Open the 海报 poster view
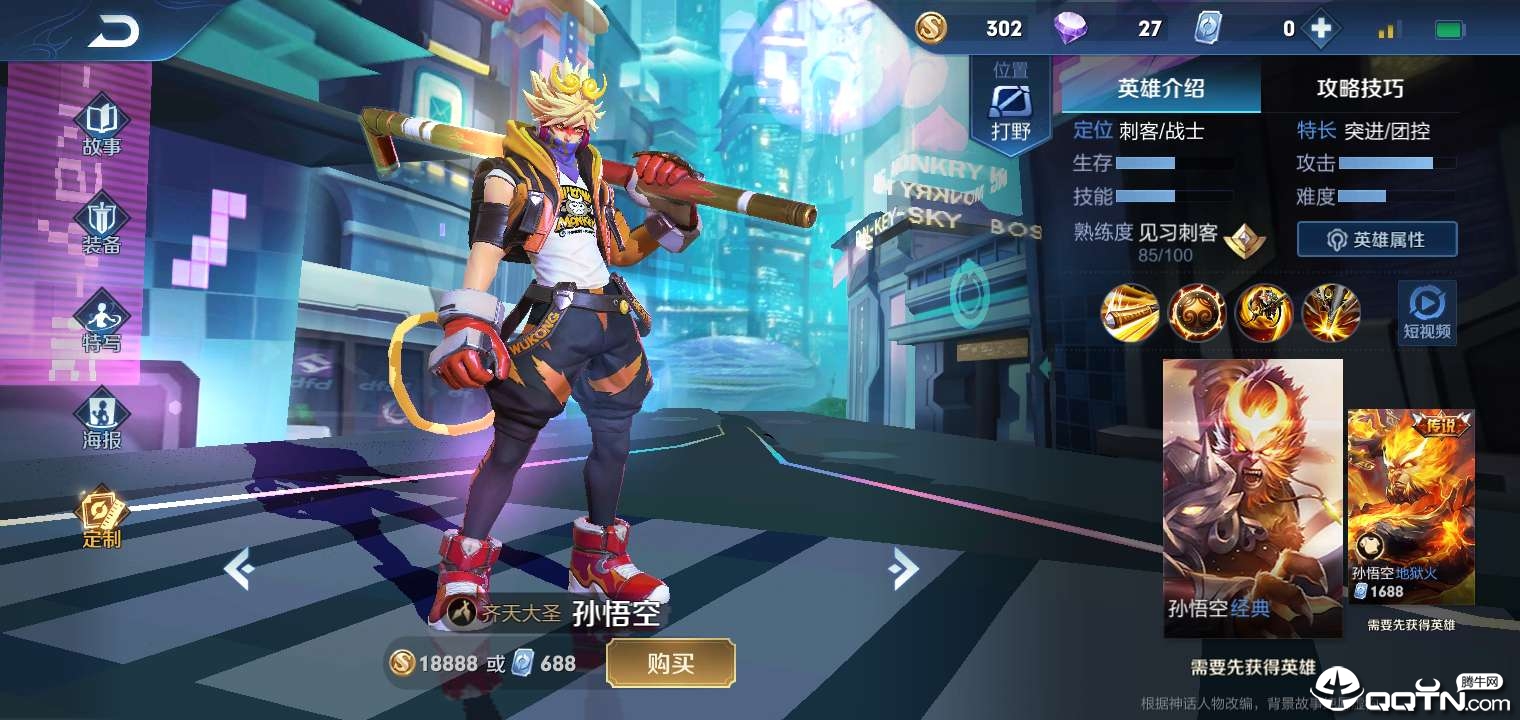 (x=102, y=418)
